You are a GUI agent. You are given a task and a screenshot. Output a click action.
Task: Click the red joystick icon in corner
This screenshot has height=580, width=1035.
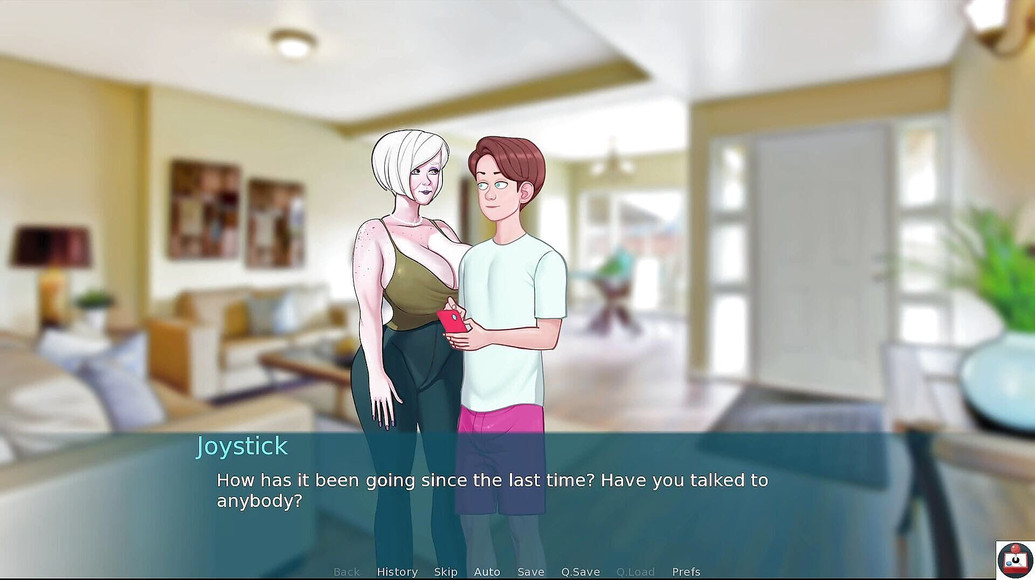pyautogui.click(x=1015, y=560)
